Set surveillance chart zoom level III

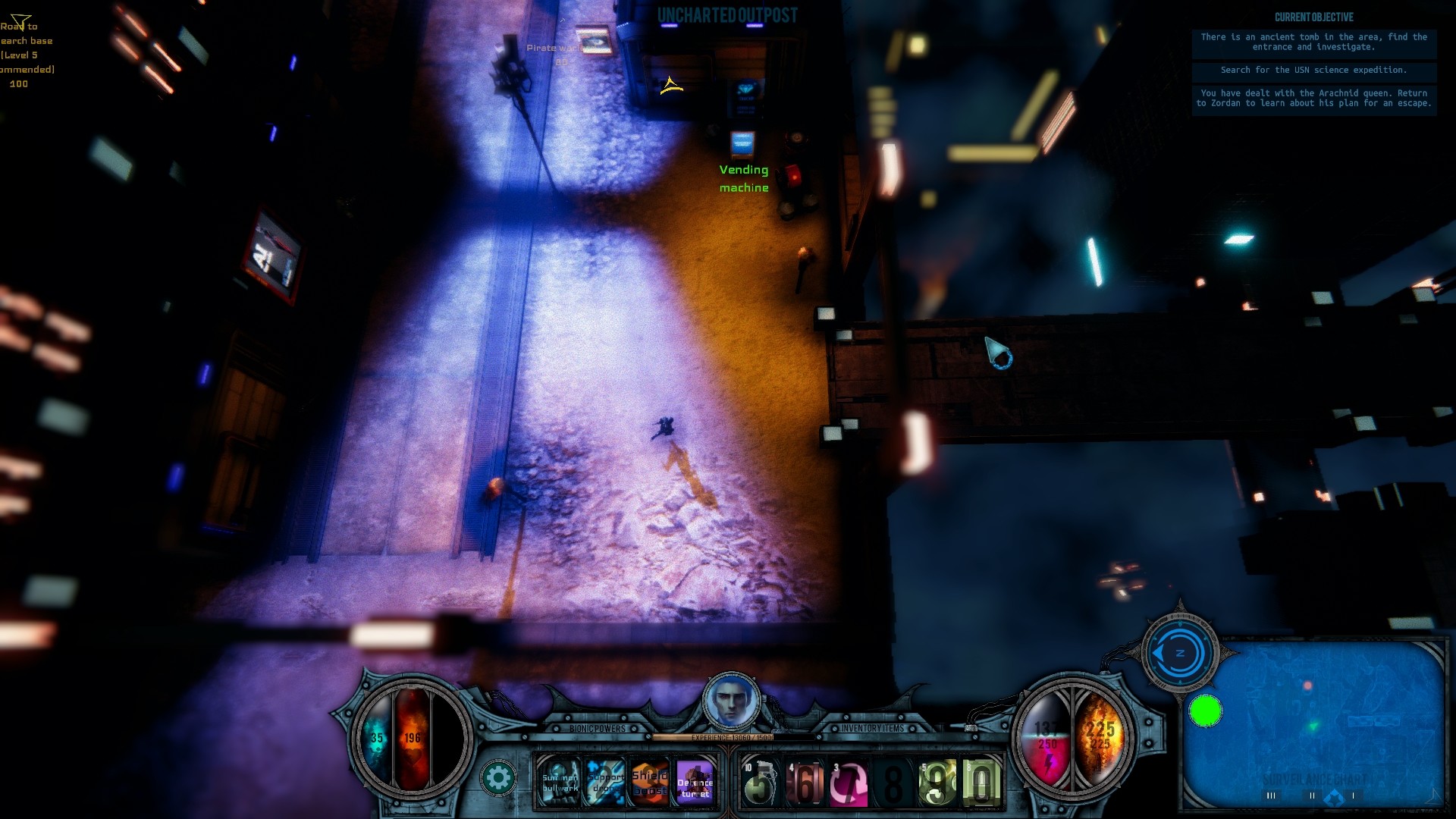tap(1272, 795)
